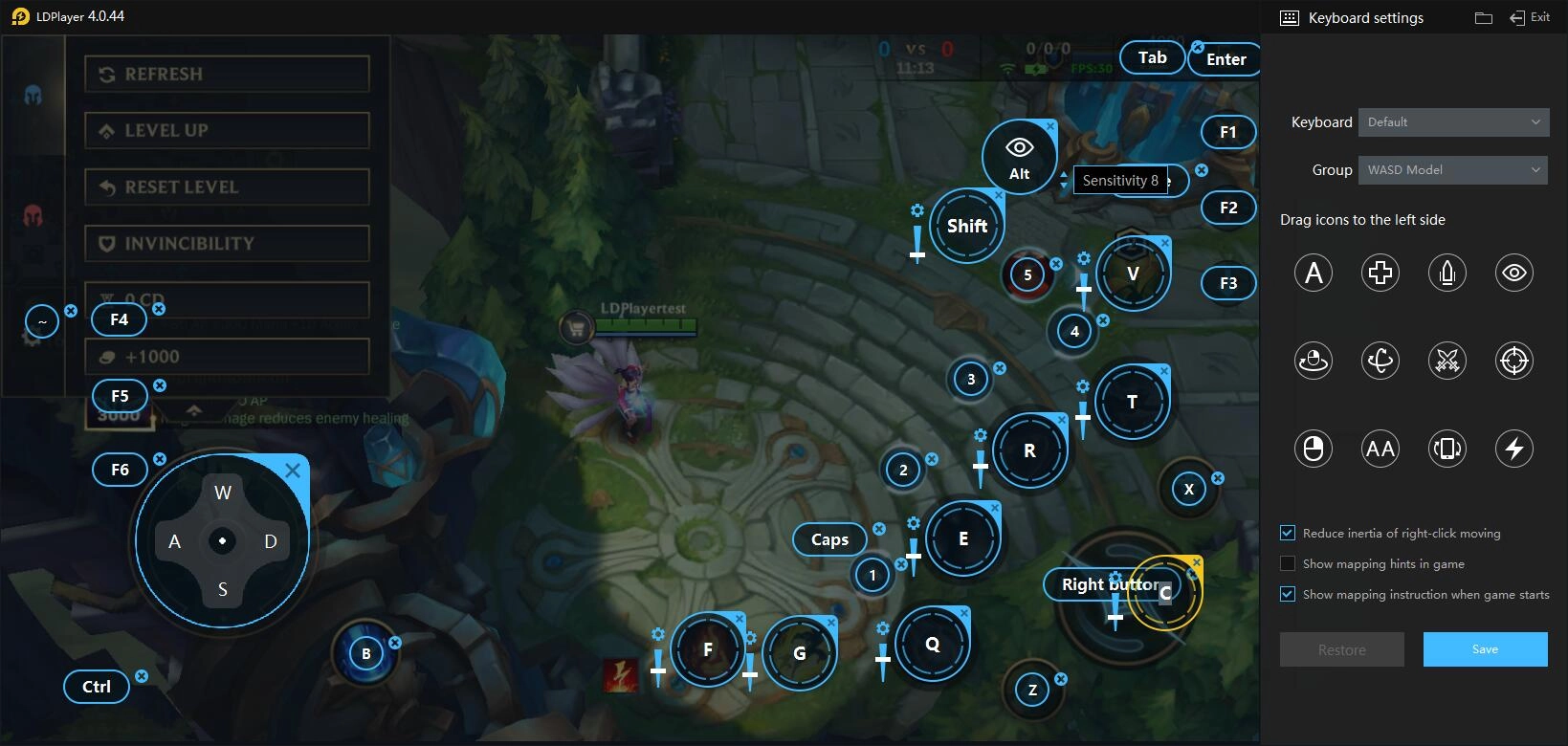
Task: Select the lightning macro icon
Action: pos(1513,448)
